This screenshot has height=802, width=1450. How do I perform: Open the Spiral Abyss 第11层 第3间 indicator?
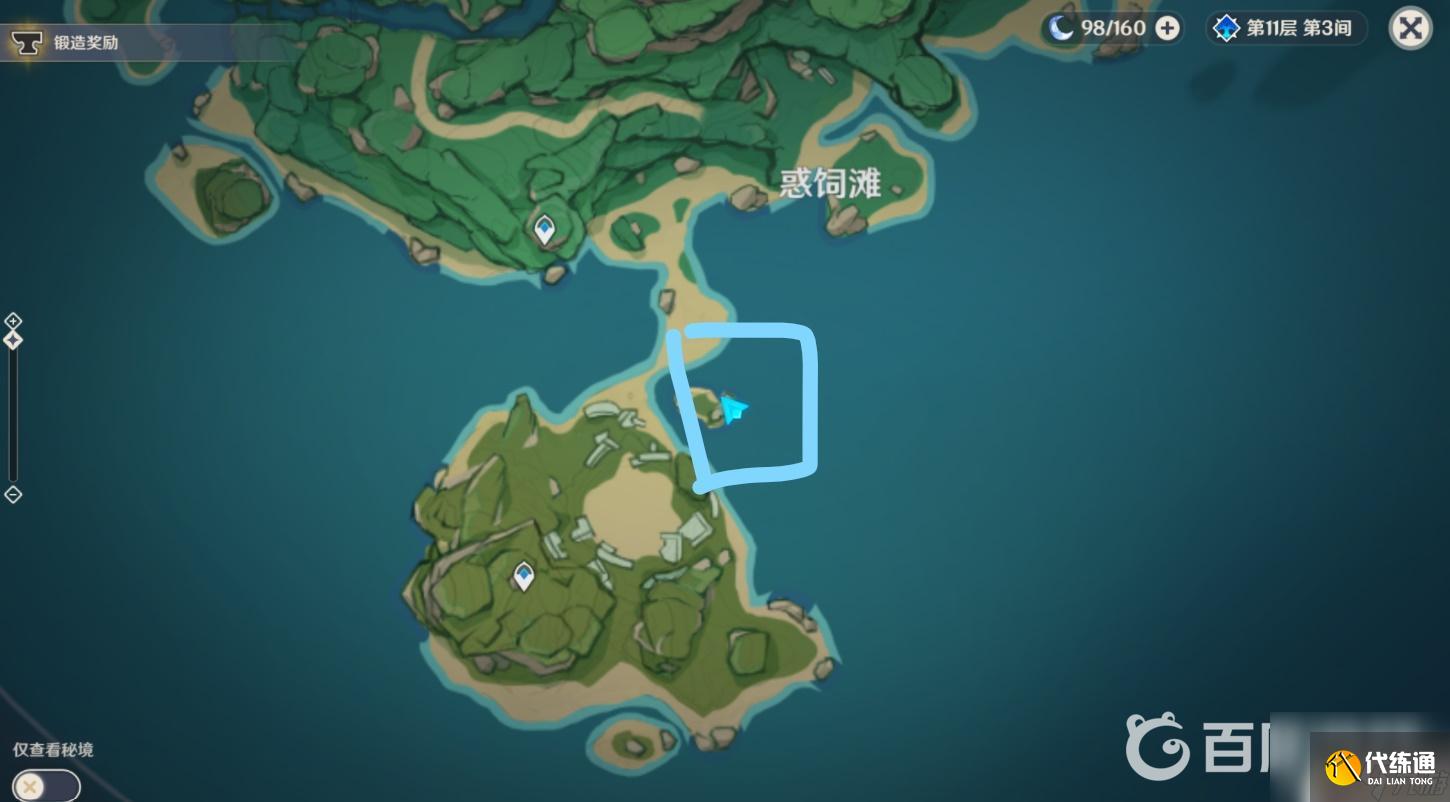click(1287, 27)
